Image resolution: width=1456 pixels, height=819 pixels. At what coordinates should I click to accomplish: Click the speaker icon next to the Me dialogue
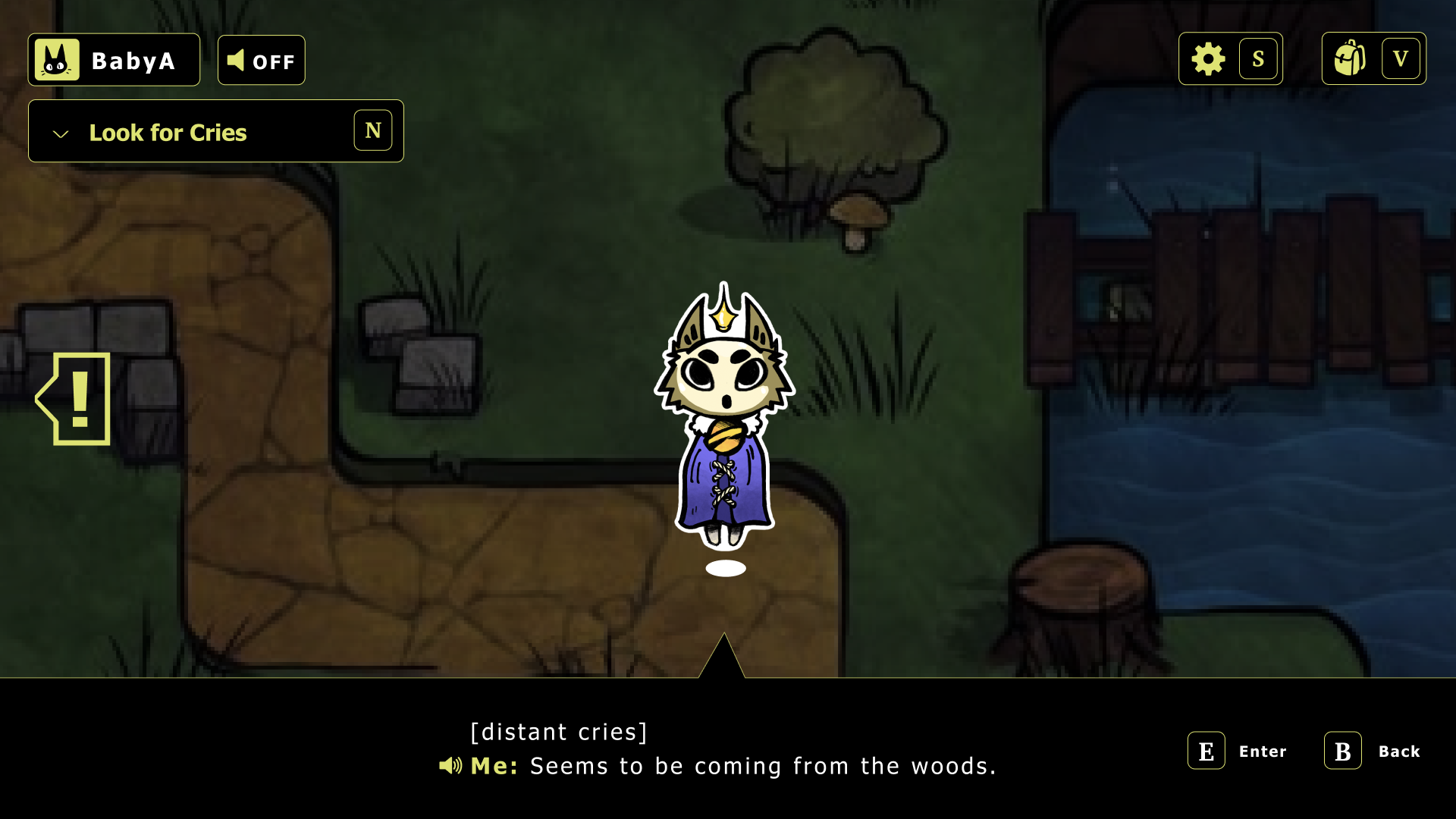[450, 766]
